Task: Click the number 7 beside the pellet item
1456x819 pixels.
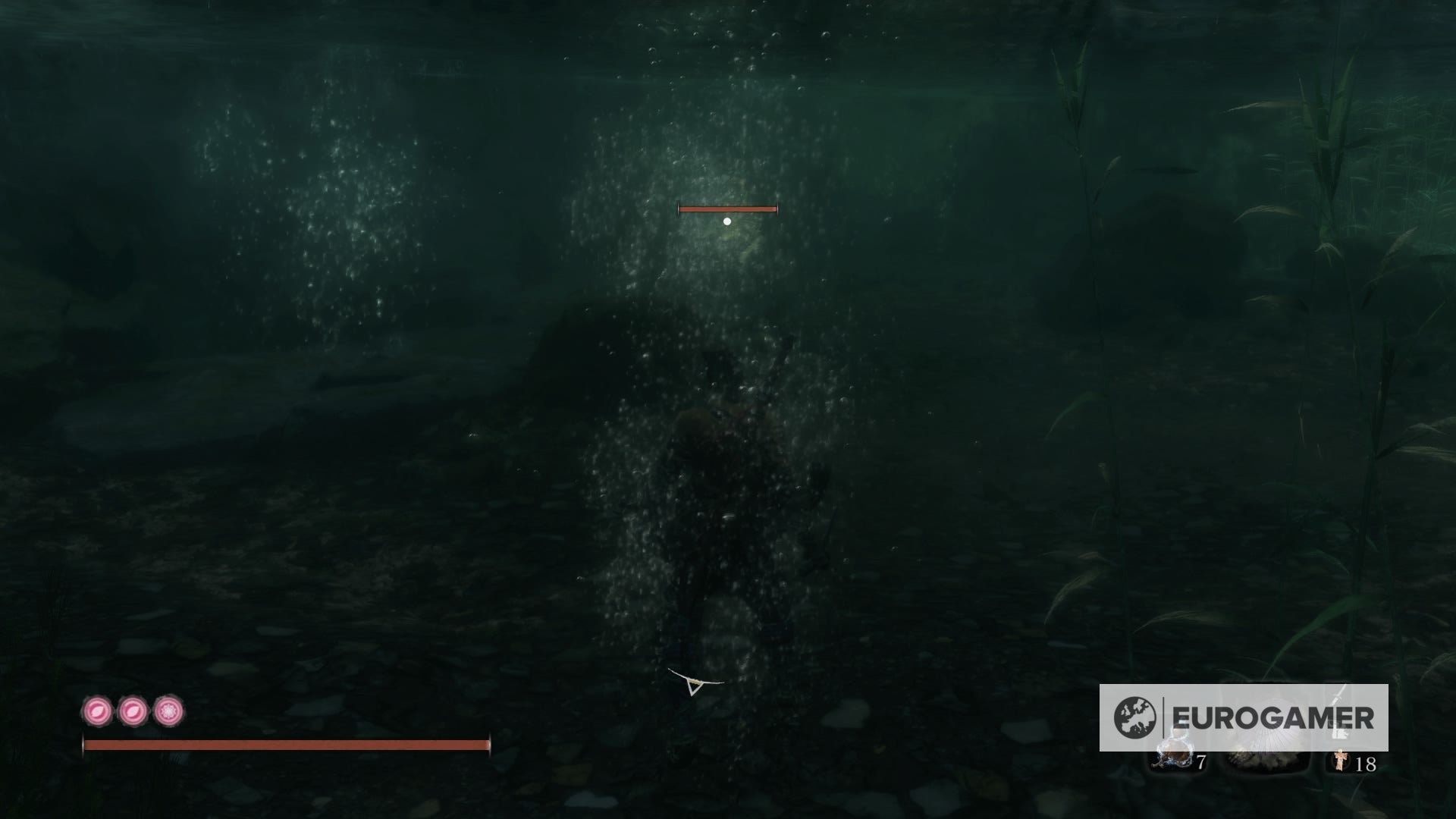Action: (1200, 763)
